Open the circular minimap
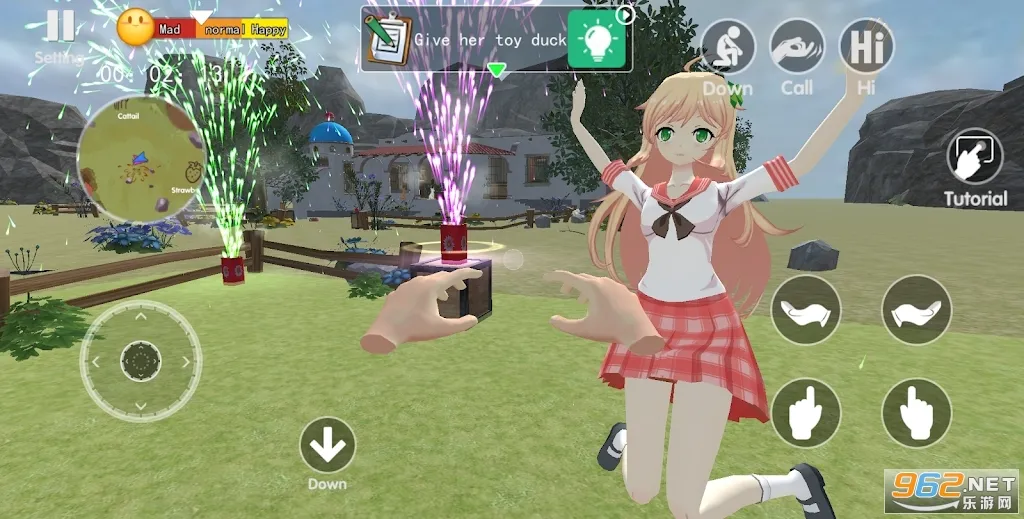The height and width of the screenshot is (519, 1024). coord(141,159)
